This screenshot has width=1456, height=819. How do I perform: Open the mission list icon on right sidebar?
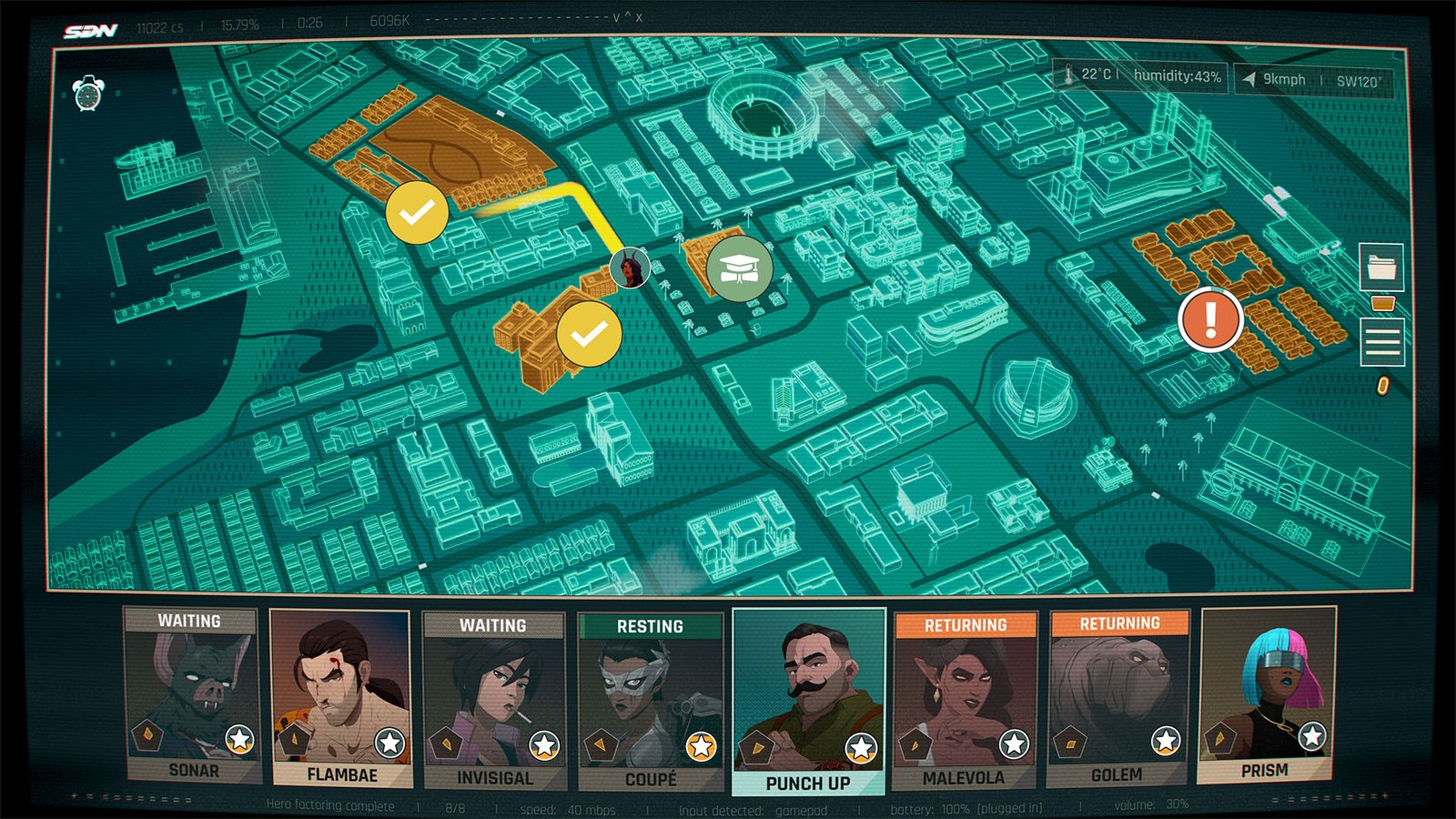click(x=1382, y=341)
